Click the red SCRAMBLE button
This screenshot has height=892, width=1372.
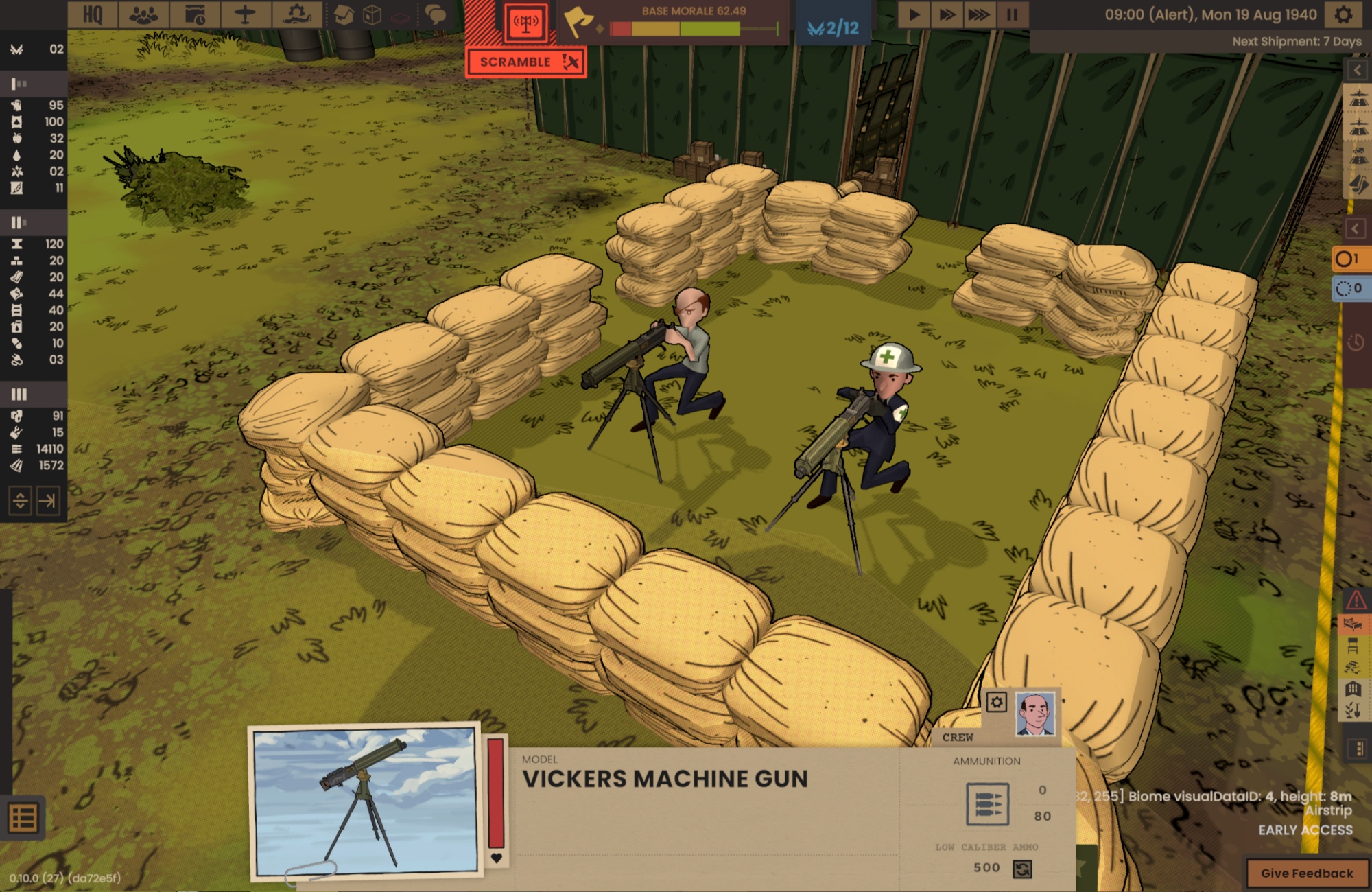click(x=525, y=62)
